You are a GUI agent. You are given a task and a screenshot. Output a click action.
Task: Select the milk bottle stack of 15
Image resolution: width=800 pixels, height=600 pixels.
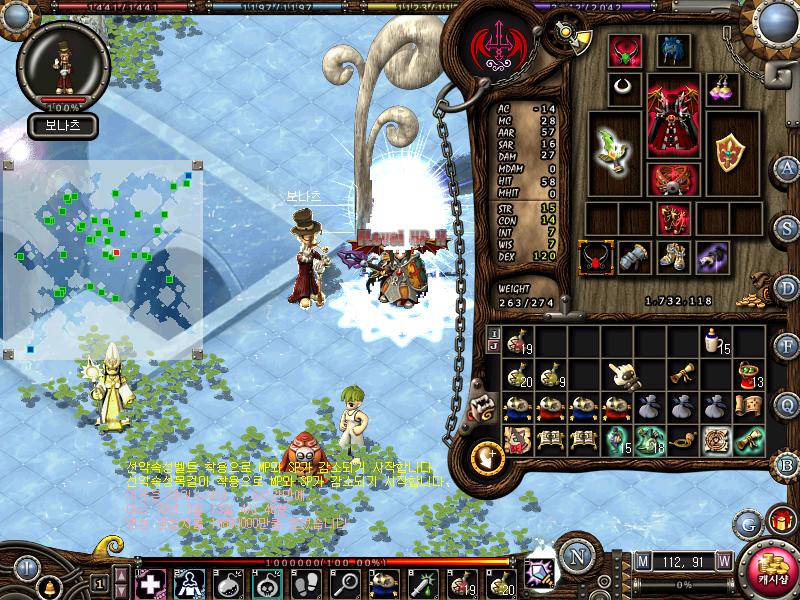(x=715, y=342)
